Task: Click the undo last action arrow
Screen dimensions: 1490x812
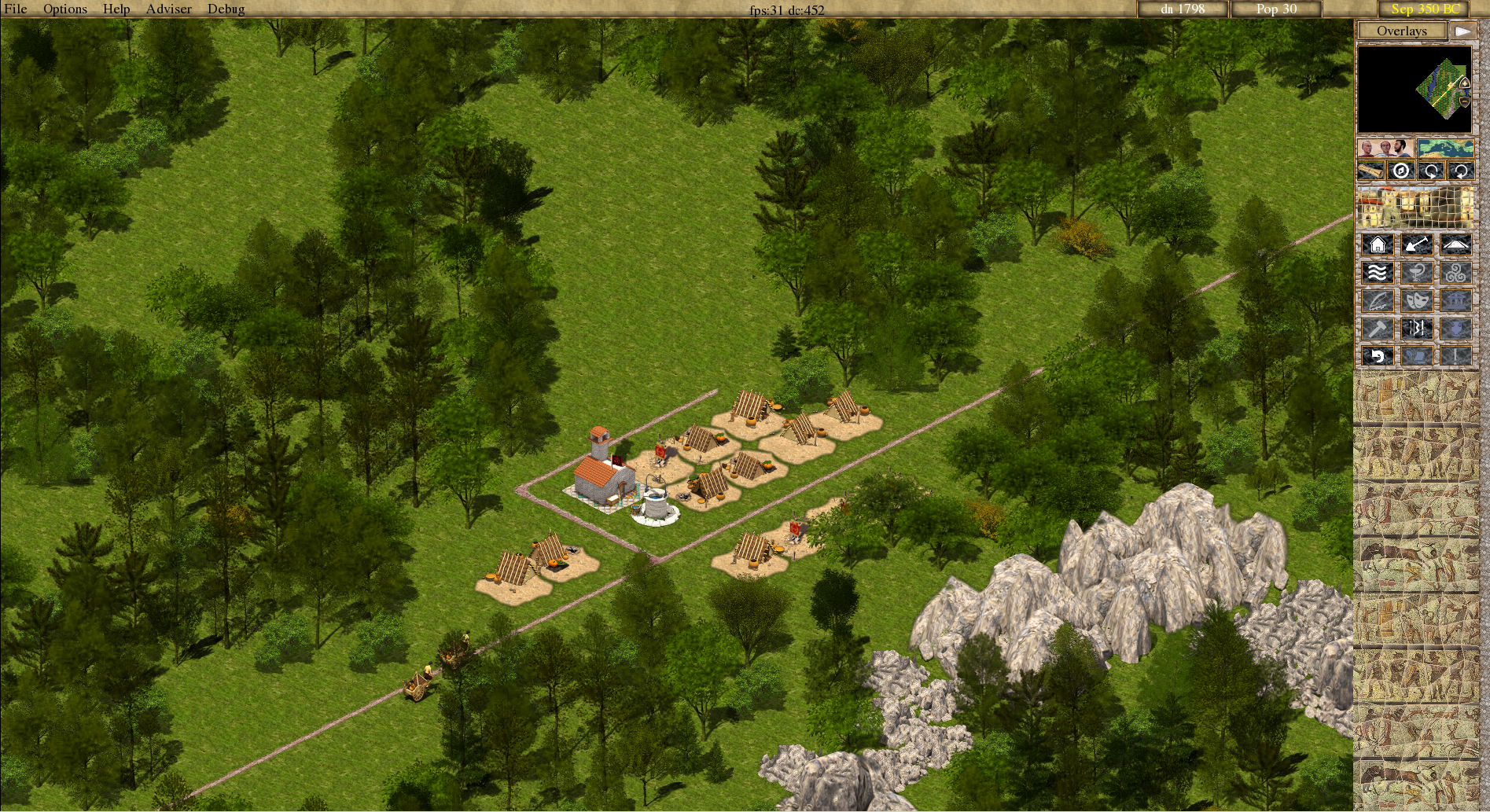Action: (x=1378, y=355)
